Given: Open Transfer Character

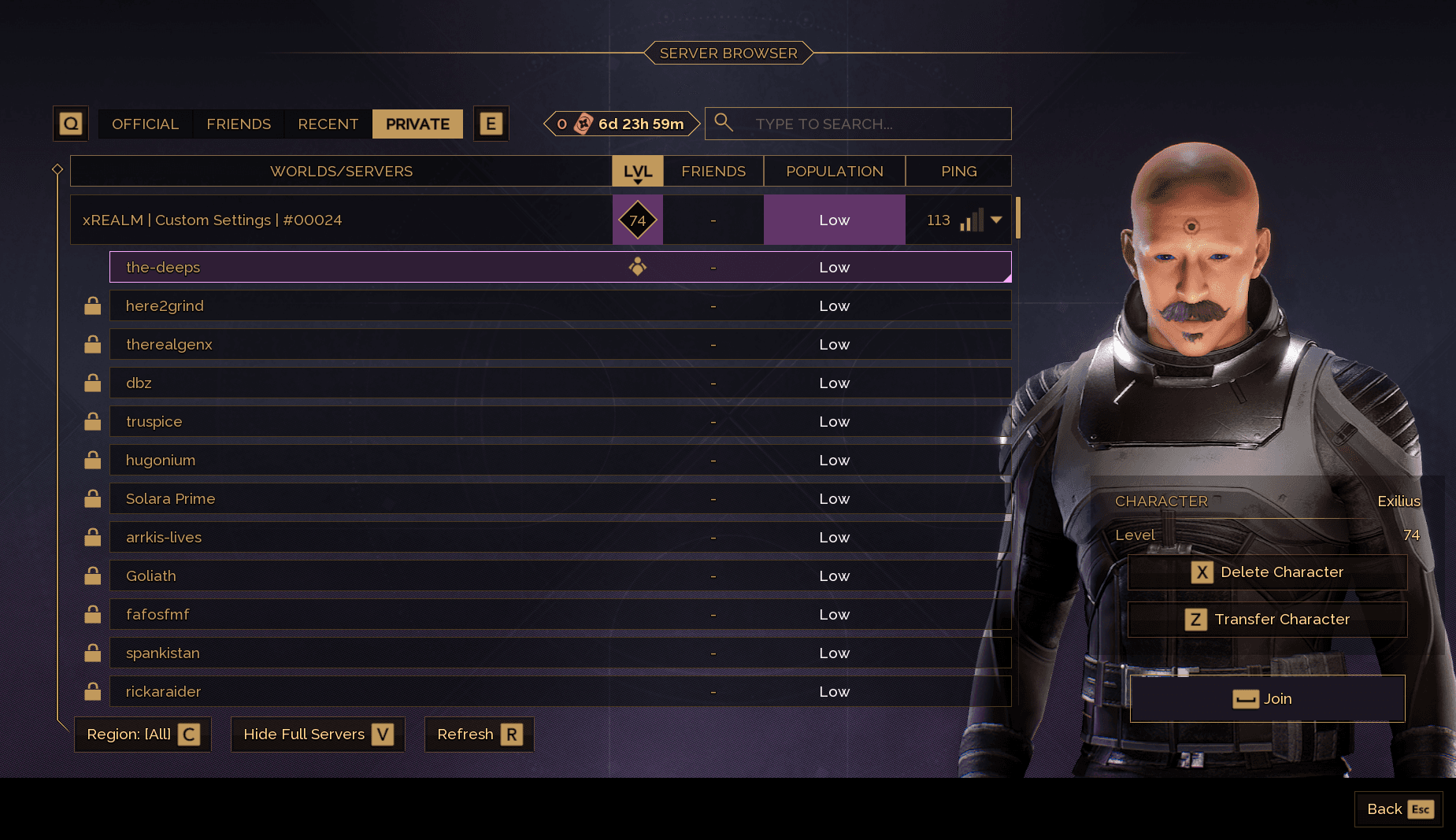Looking at the screenshot, I should (1267, 620).
